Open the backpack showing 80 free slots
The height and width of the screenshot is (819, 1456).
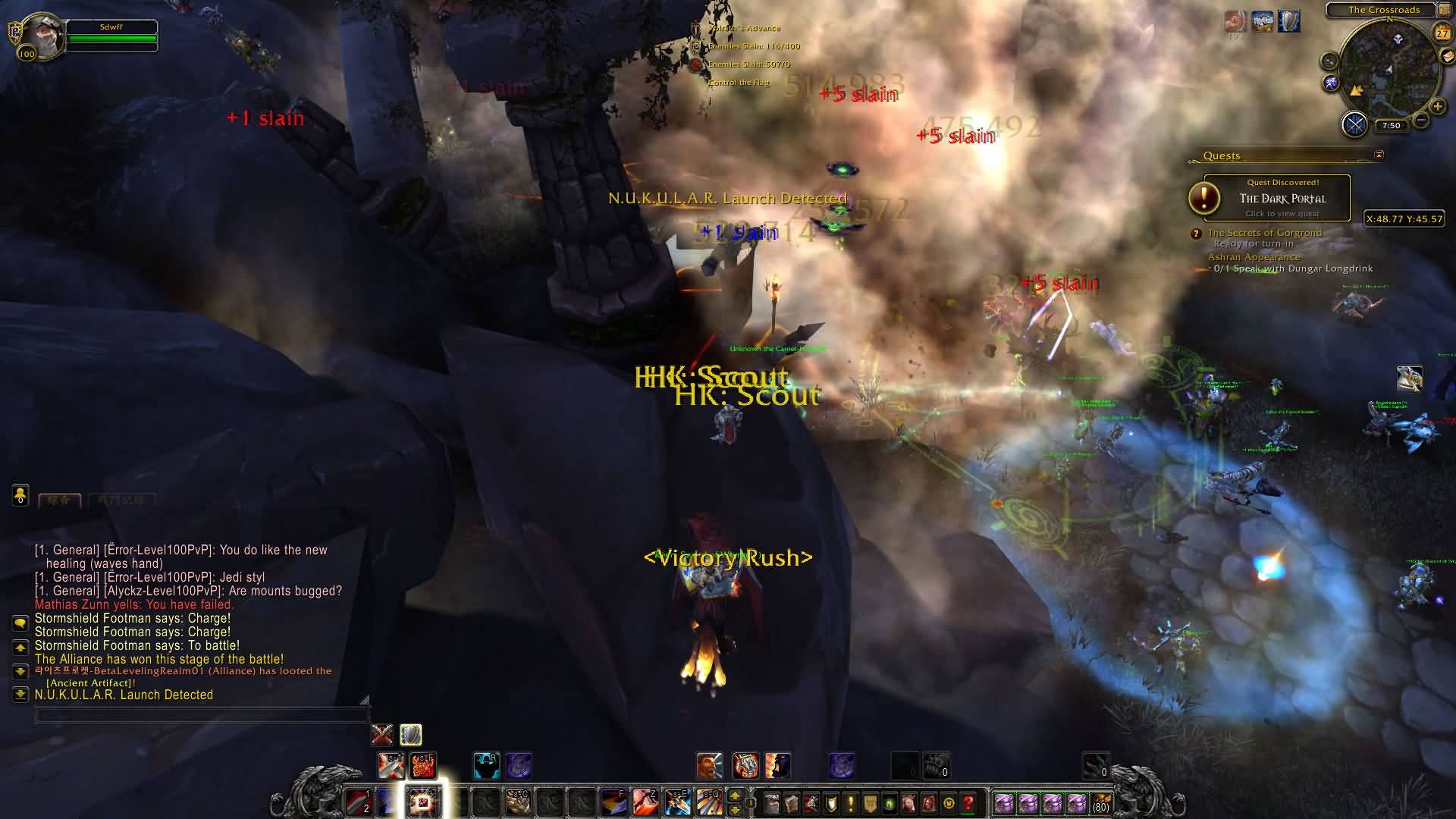[1100, 802]
